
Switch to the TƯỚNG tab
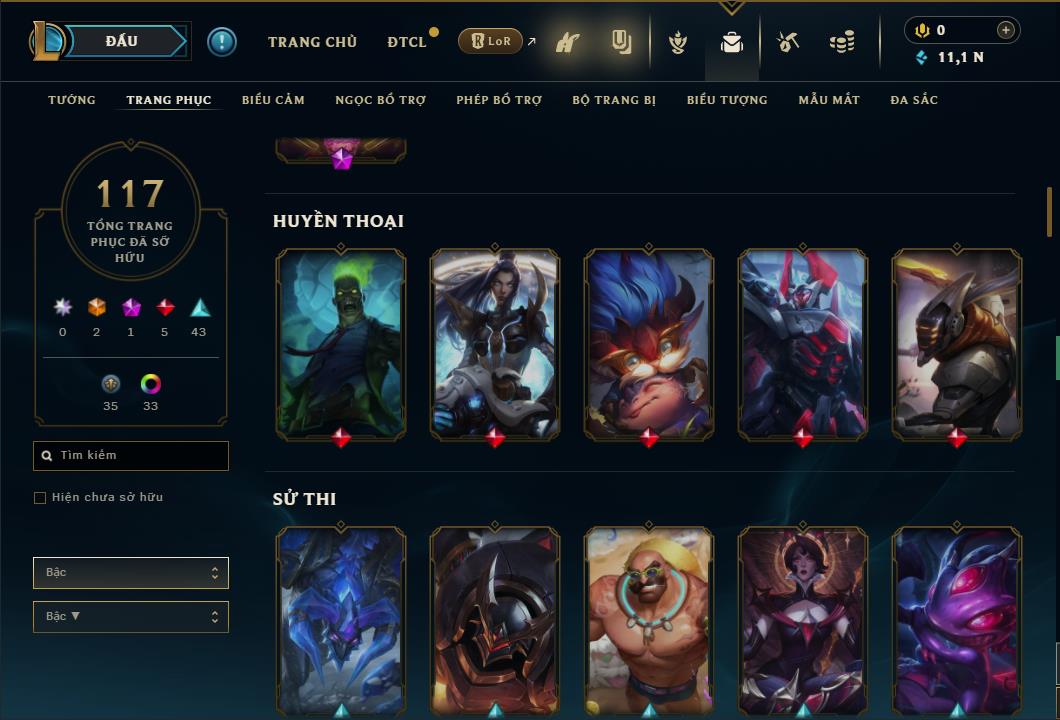click(72, 100)
